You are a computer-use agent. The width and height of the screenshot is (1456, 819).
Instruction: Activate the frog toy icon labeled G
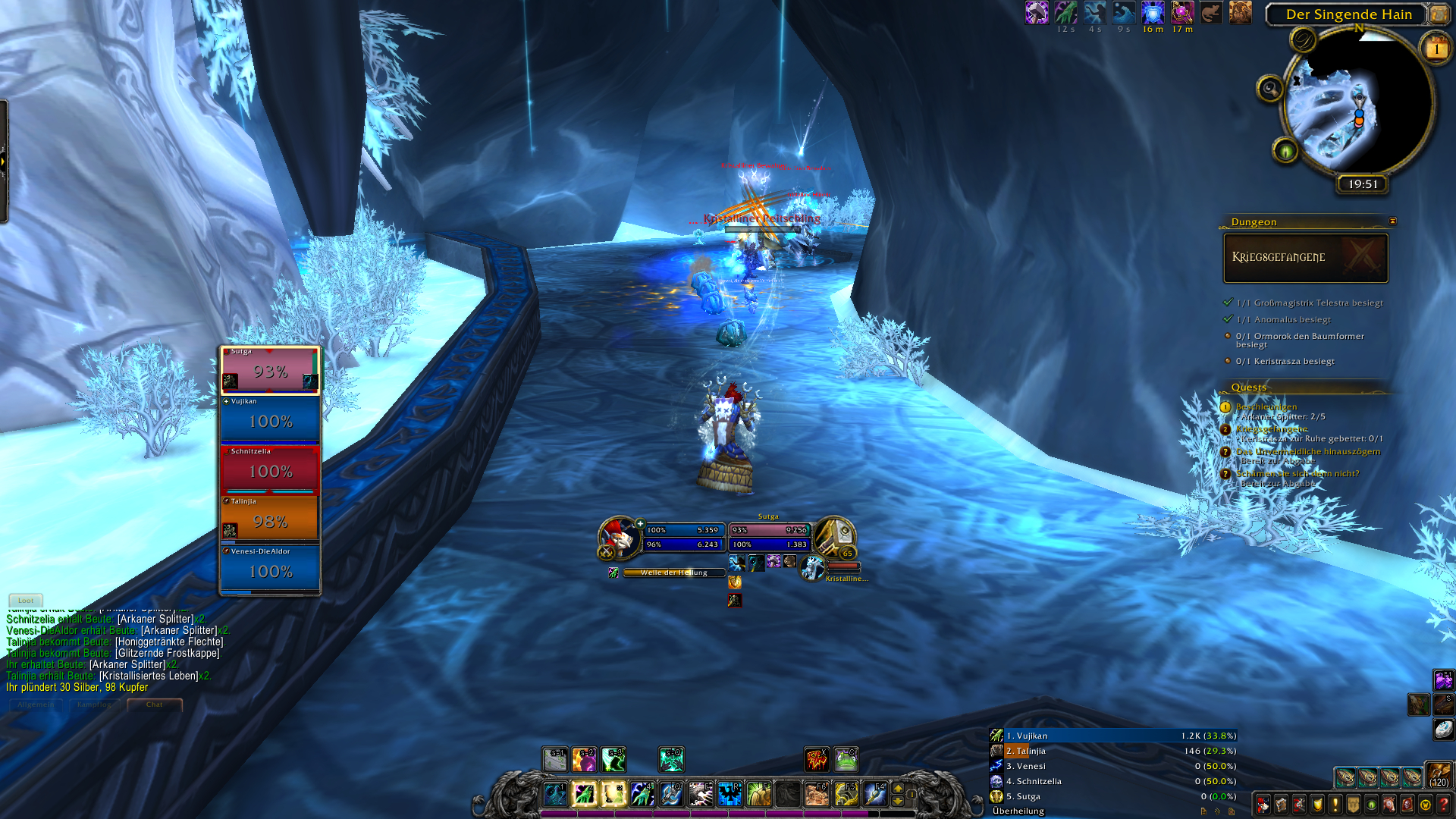click(845, 759)
